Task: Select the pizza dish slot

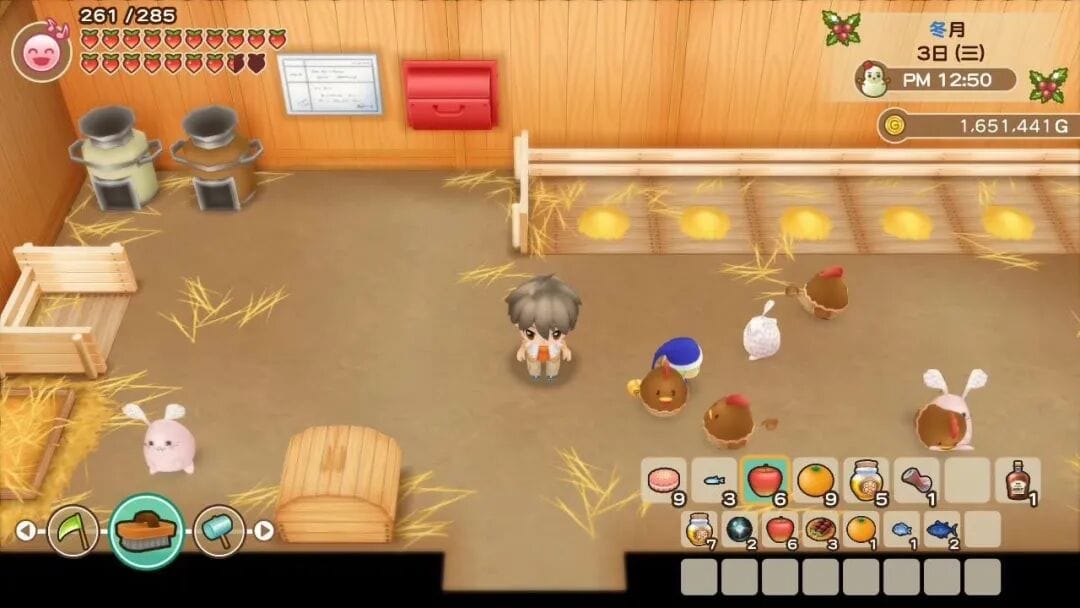Action: click(x=821, y=529)
